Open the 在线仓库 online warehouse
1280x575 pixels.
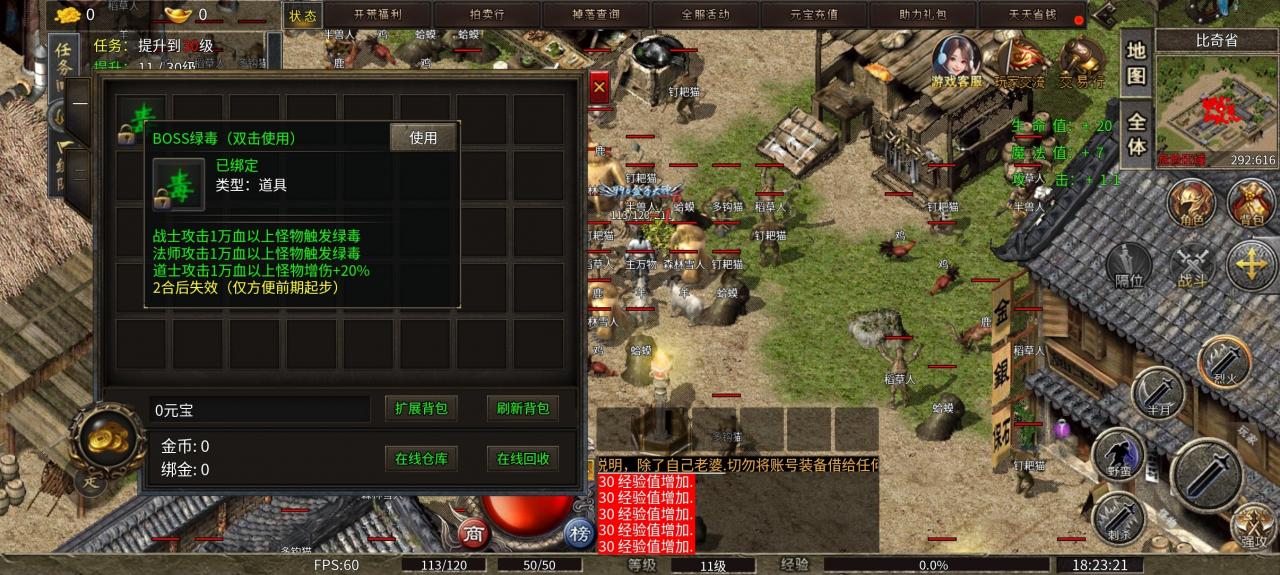[x=421, y=459]
